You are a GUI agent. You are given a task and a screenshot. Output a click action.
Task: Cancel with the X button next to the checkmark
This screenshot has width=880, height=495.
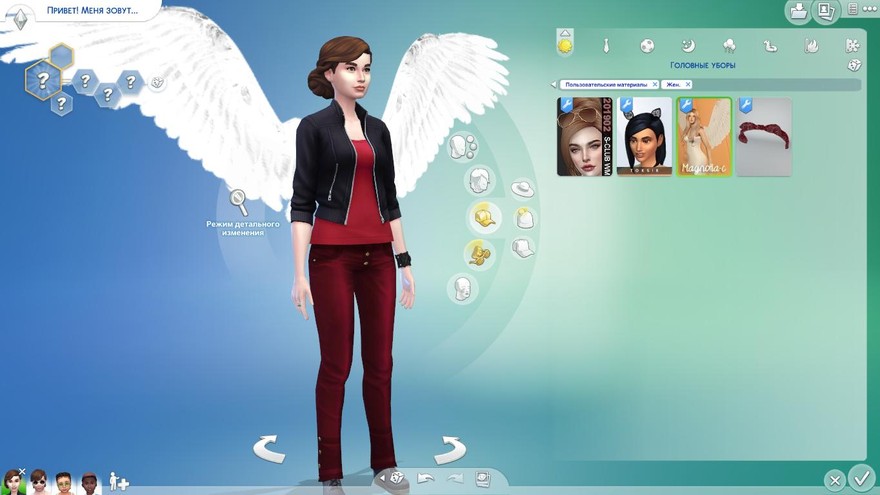[834, 480]
